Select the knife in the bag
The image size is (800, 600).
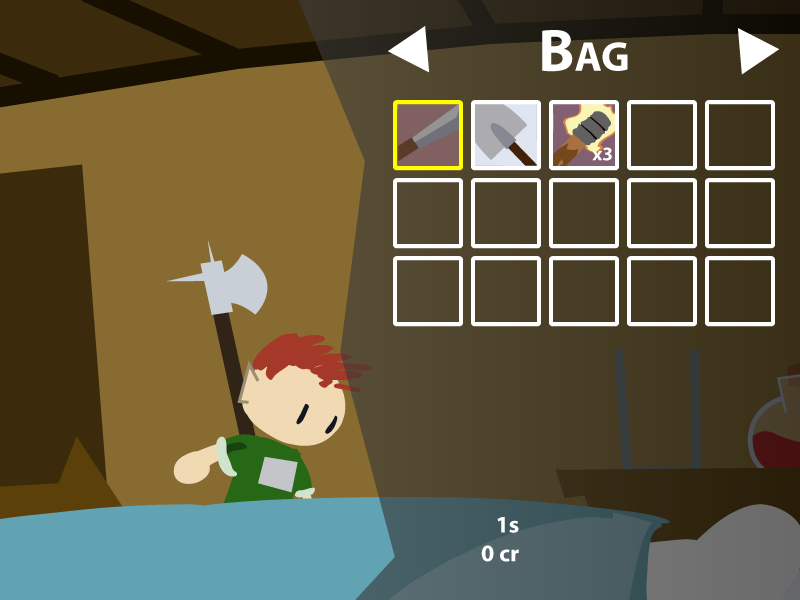428,135
